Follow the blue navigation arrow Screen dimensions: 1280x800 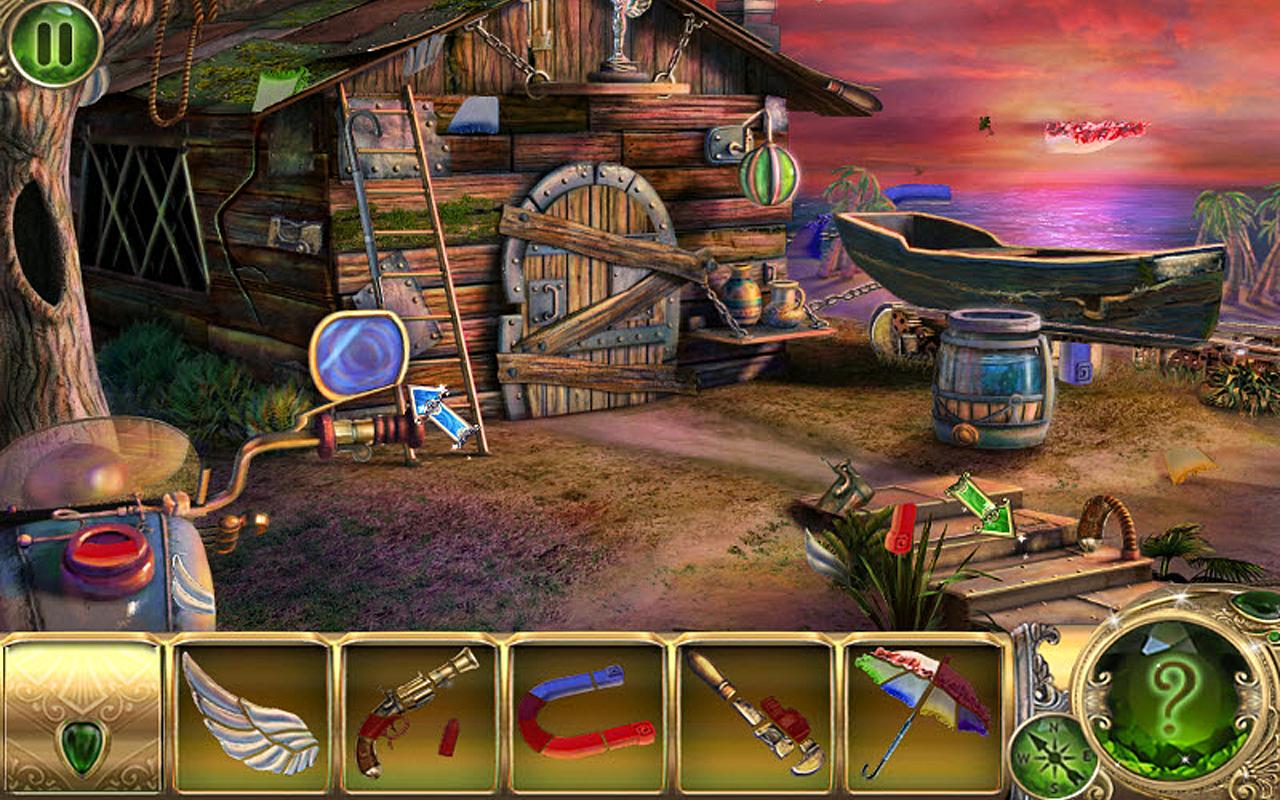pyautogui.click(x=441, y=415)
